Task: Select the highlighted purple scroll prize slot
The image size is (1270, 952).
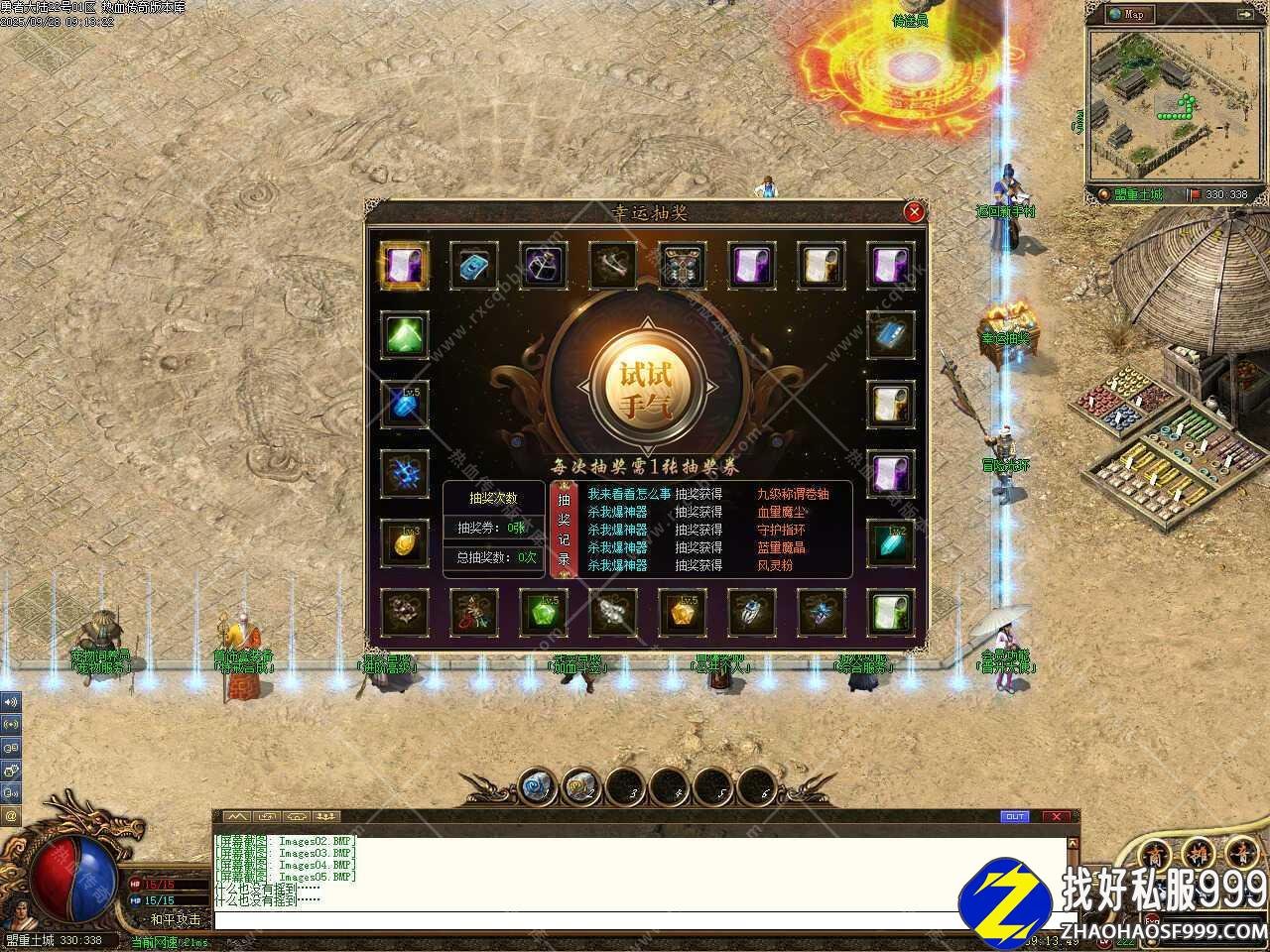Action: pos(404,266)
